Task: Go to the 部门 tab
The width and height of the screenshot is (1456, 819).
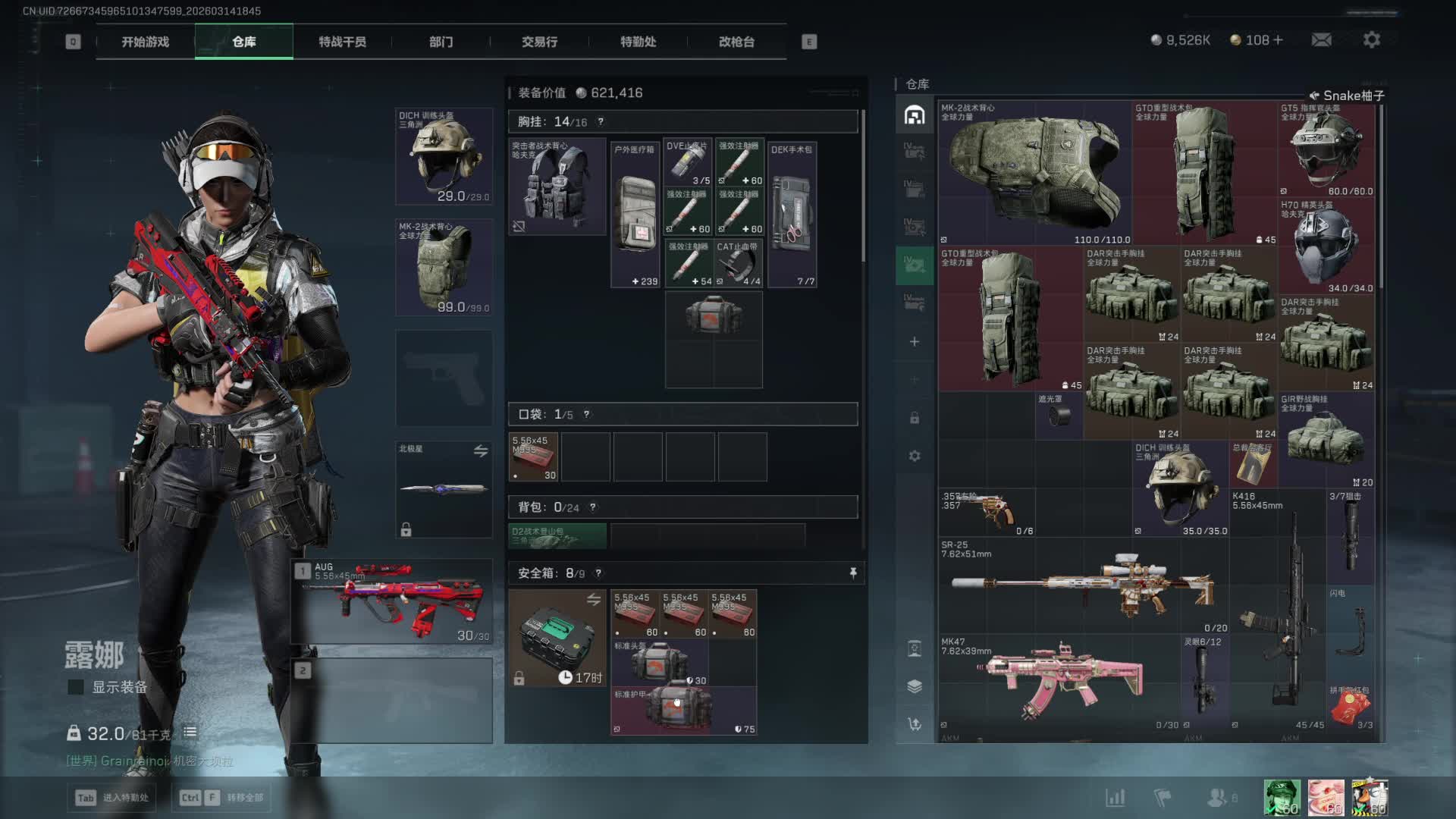Action: [x=441, y=42]
